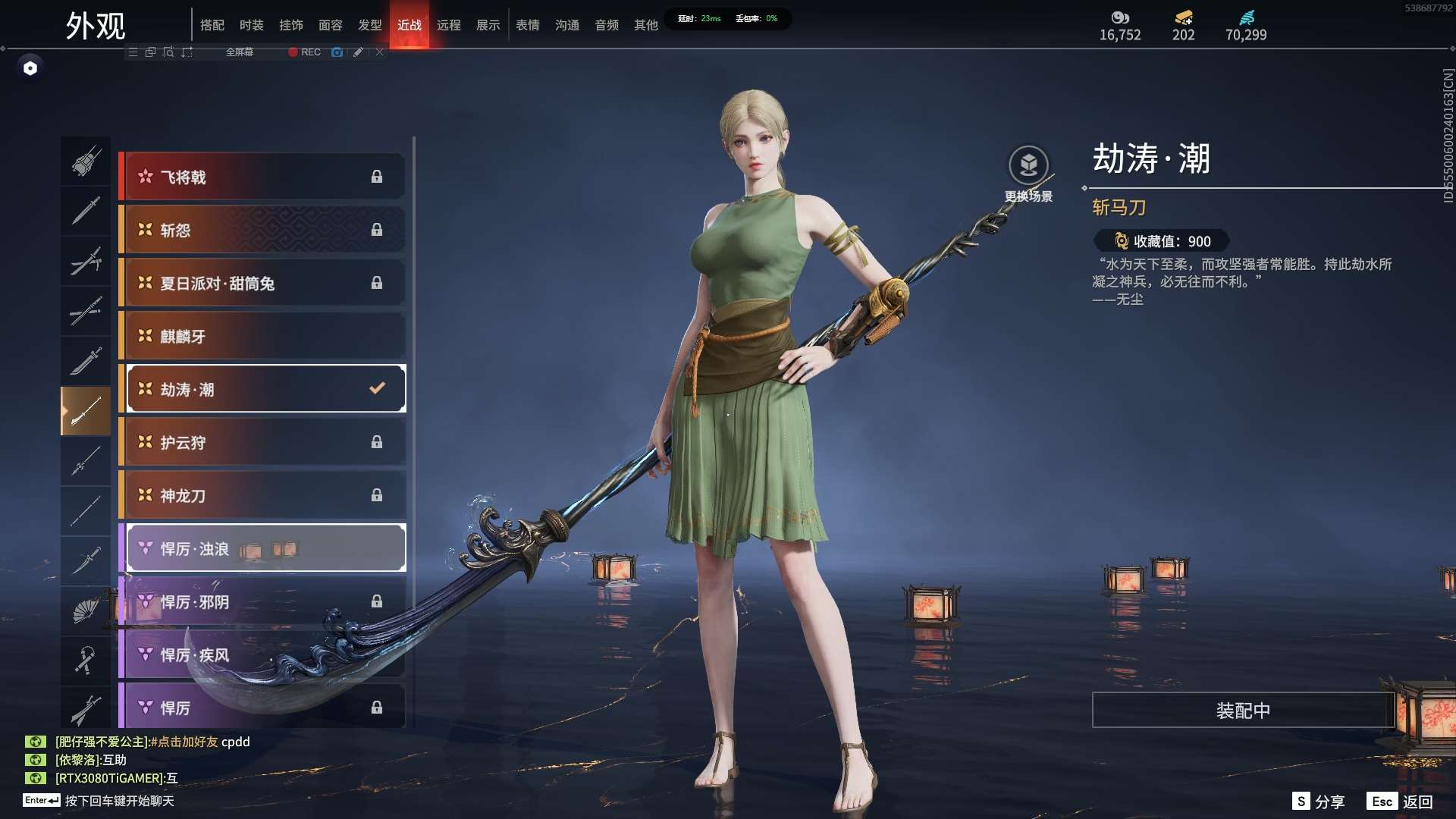The height and width of the screenshot is (819, 1456).
Task: Switch to the 远程 weapons tab
Action: point(449,25)
